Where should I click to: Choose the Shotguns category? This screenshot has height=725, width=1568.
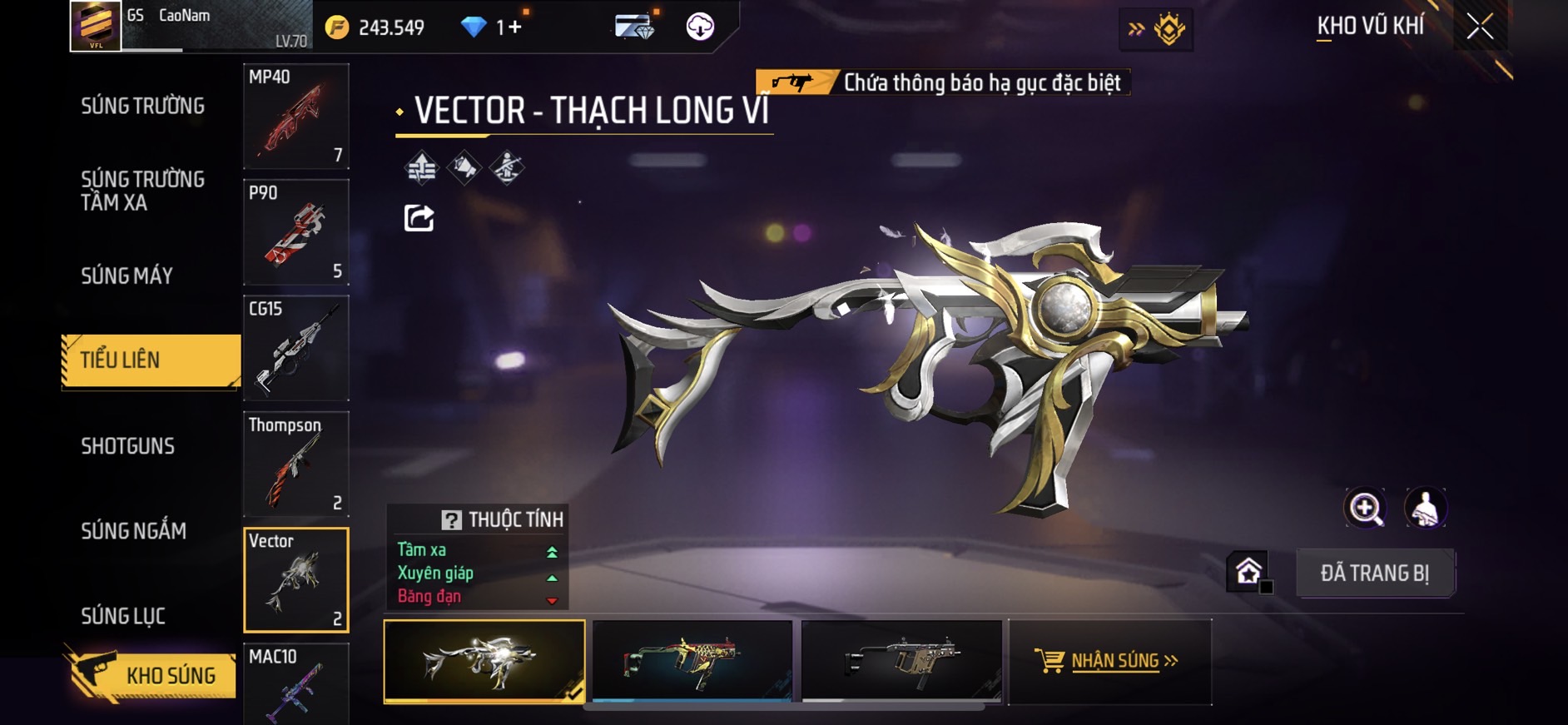click(x=127, y=446)
